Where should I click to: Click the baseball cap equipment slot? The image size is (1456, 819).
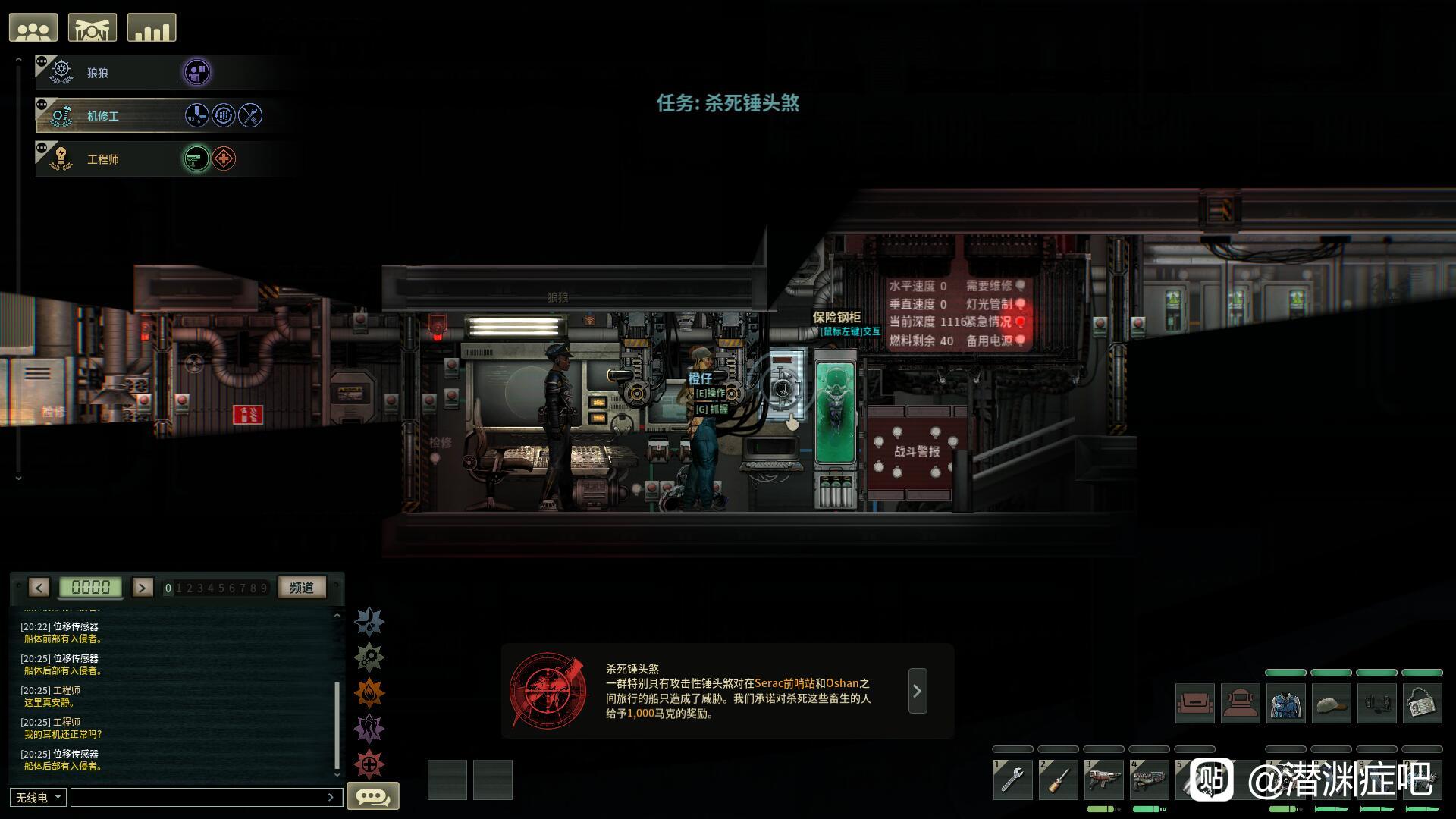coord(1331,704)
